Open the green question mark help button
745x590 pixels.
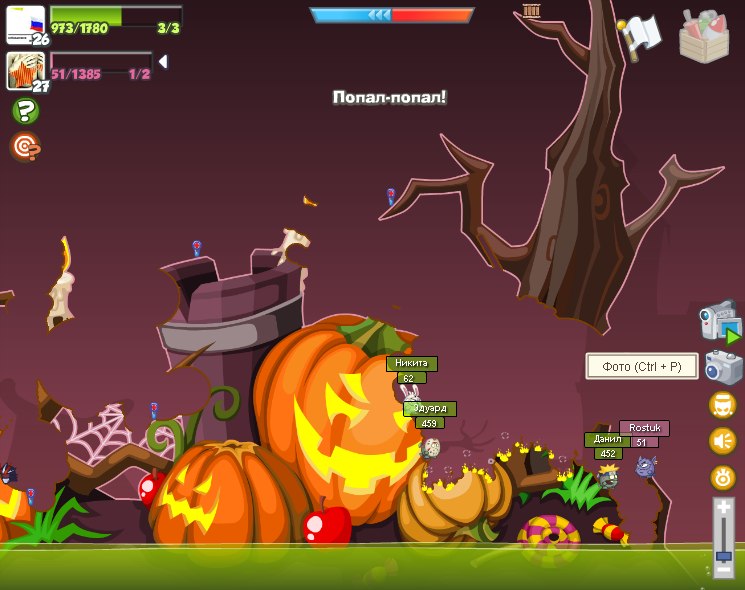coord(25,111)
